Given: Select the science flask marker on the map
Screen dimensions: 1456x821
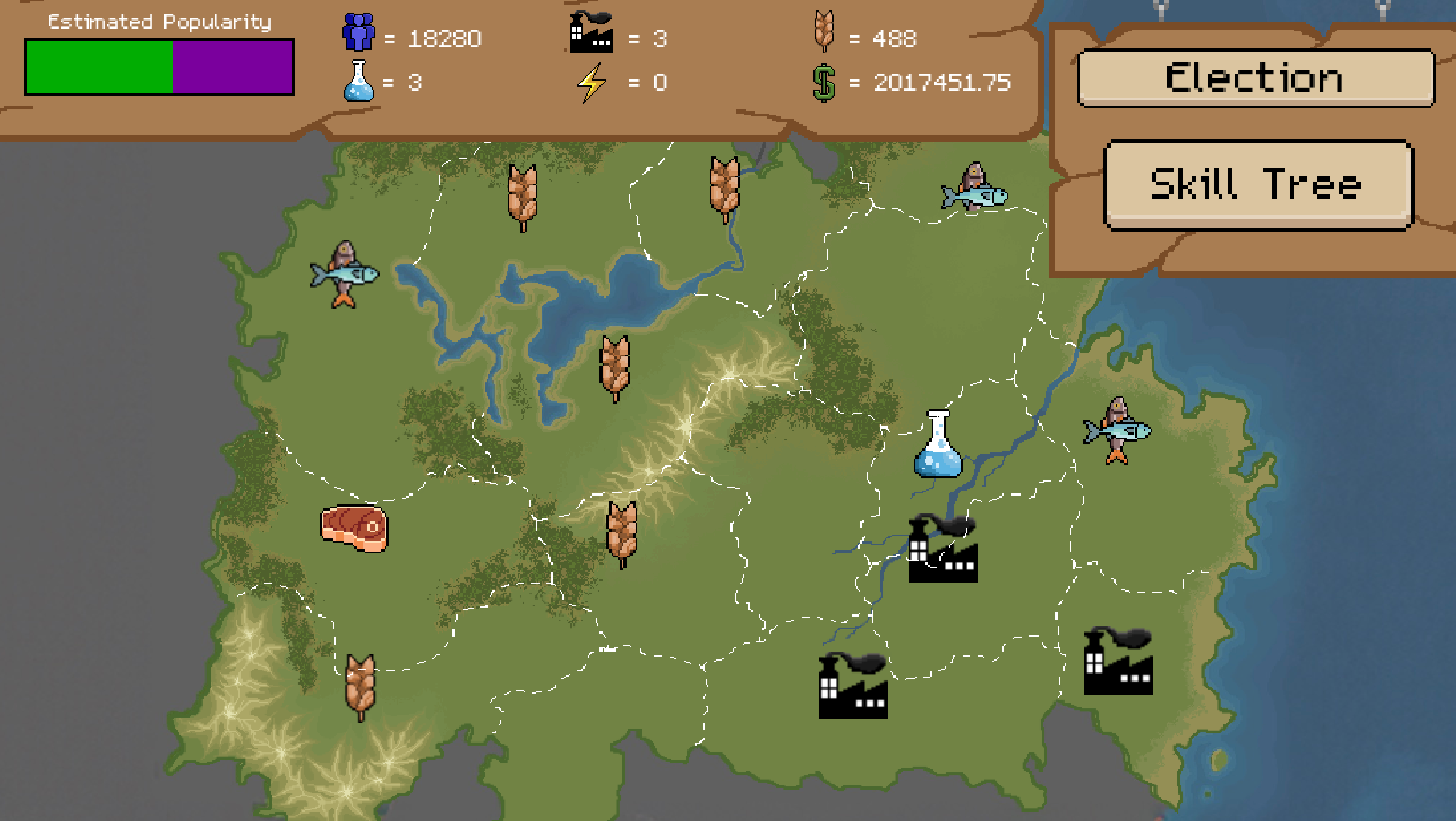Looking at the screenshot, I should coord(938,446).
